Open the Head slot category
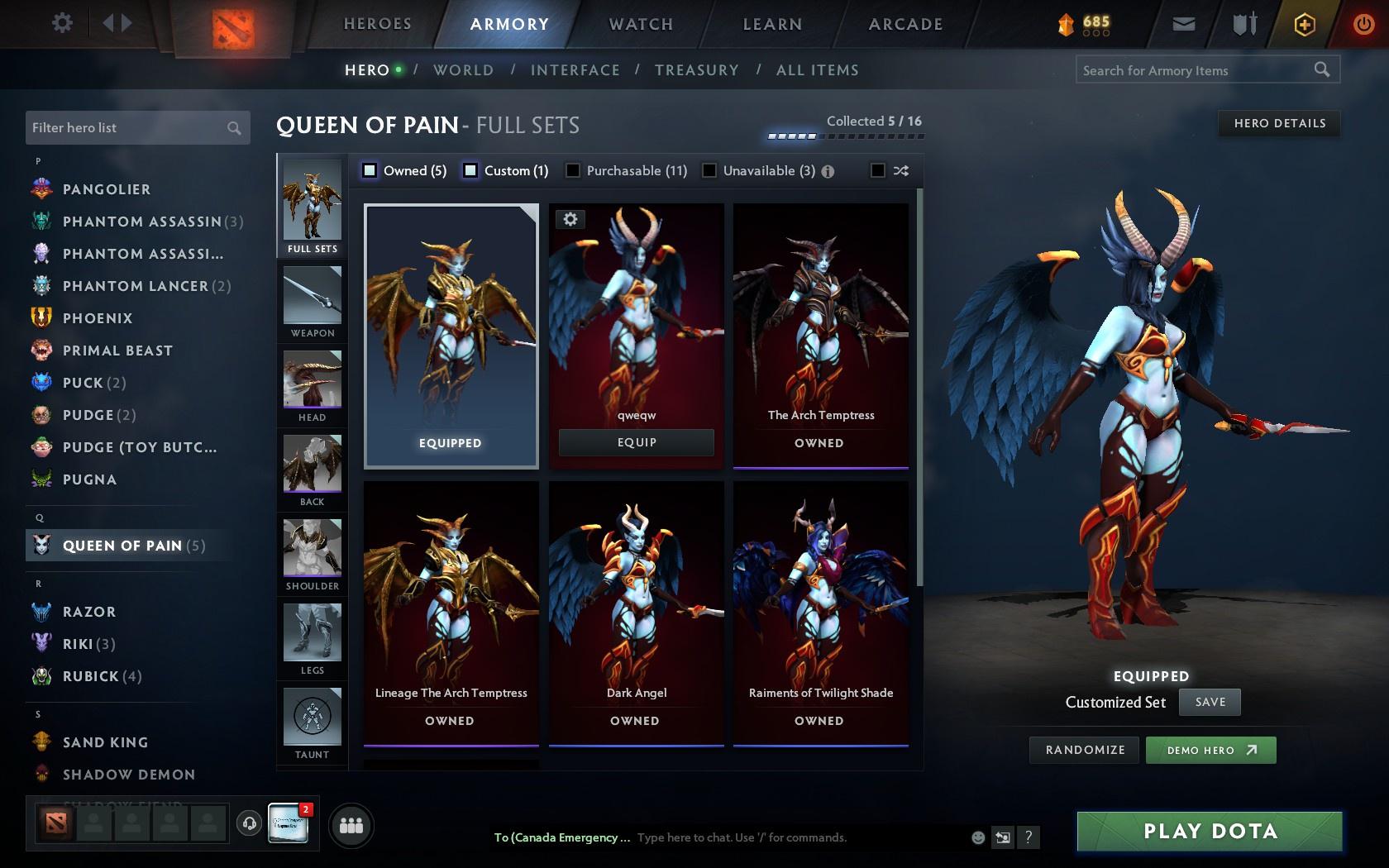Viewport: 1389px width, 868px height. [312, 386]
